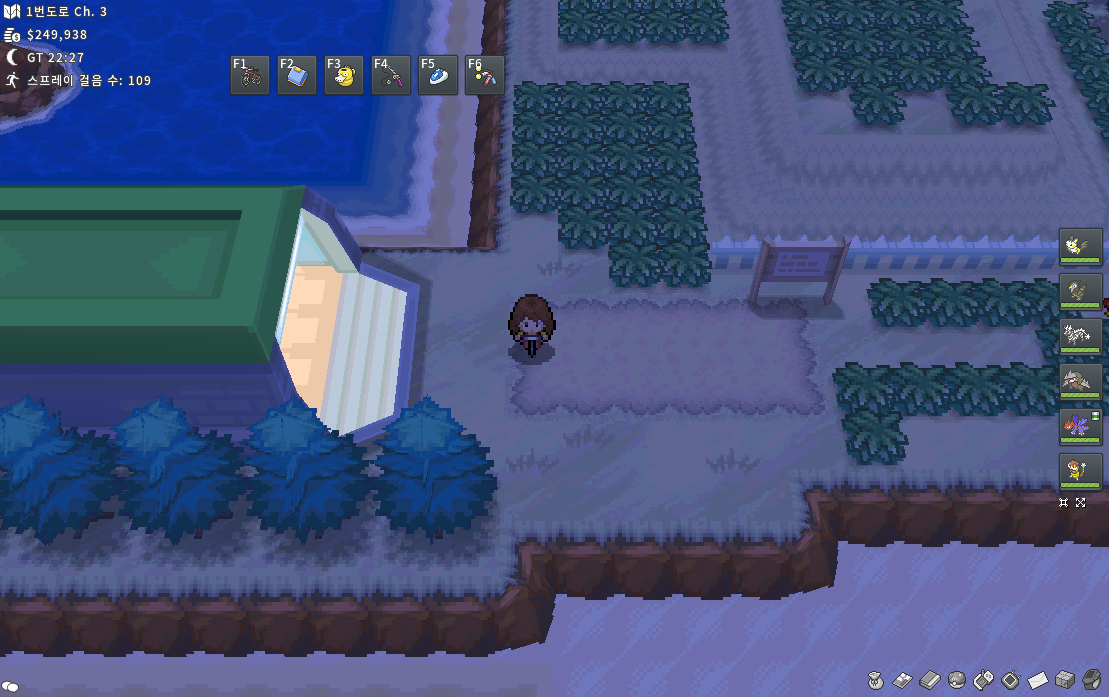Open the bag from the bottom menu
This screenshot has width=1109, height=697.
click(x=876, y=681)
